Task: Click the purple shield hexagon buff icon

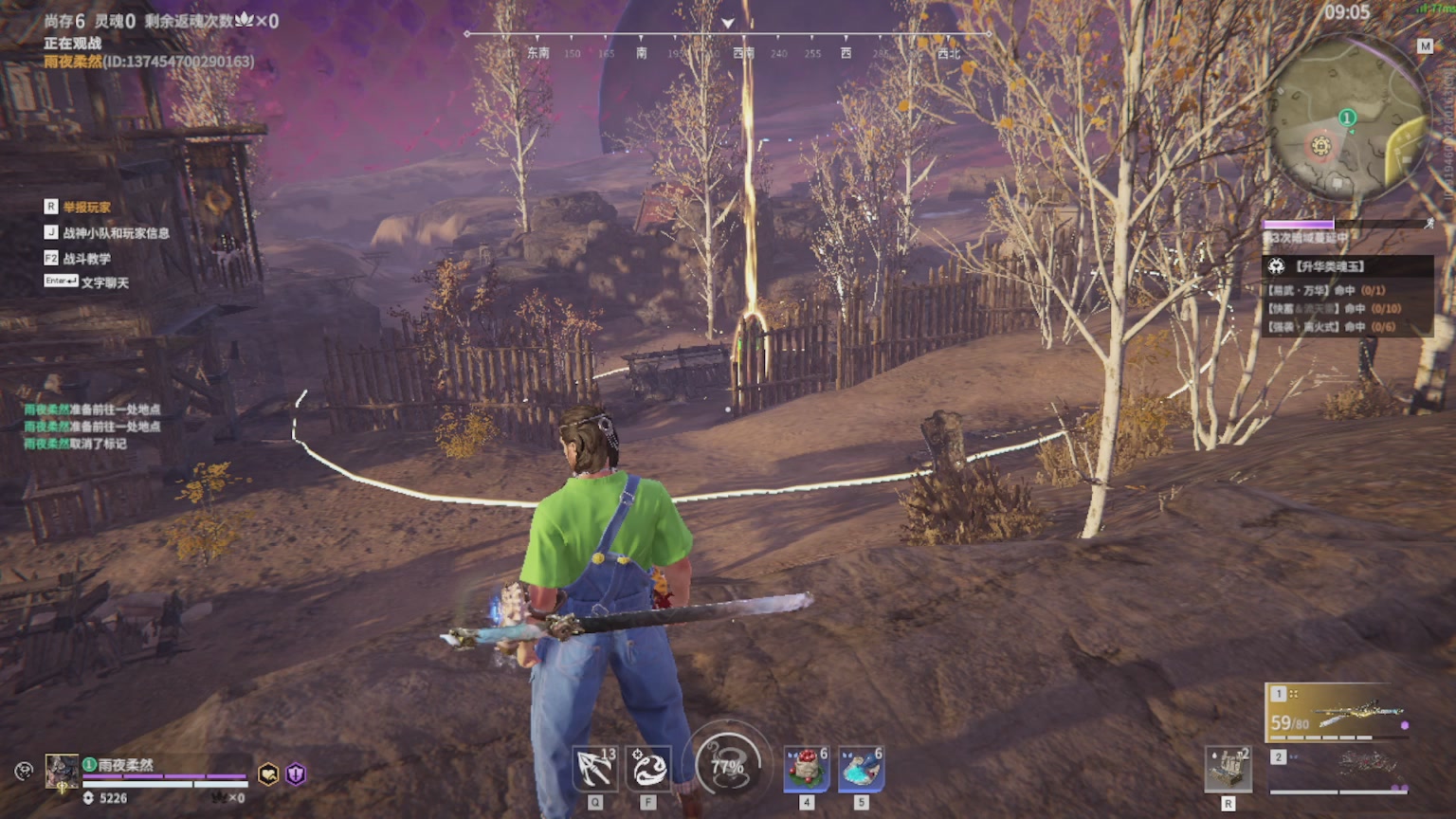Action: [x=296, y=774]
